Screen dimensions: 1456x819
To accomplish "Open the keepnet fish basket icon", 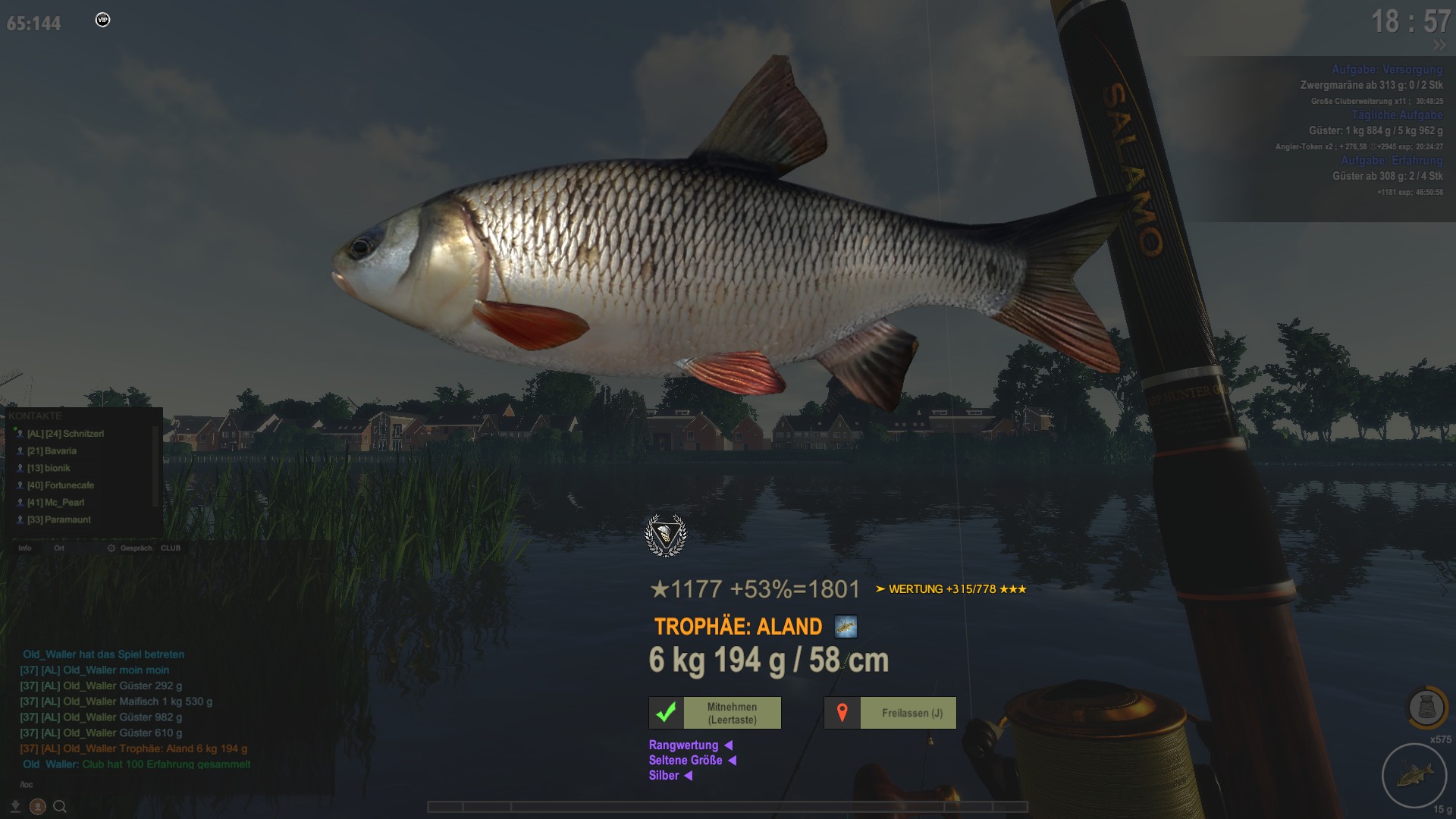I will pyautogui.click(x=1426, y=708).
